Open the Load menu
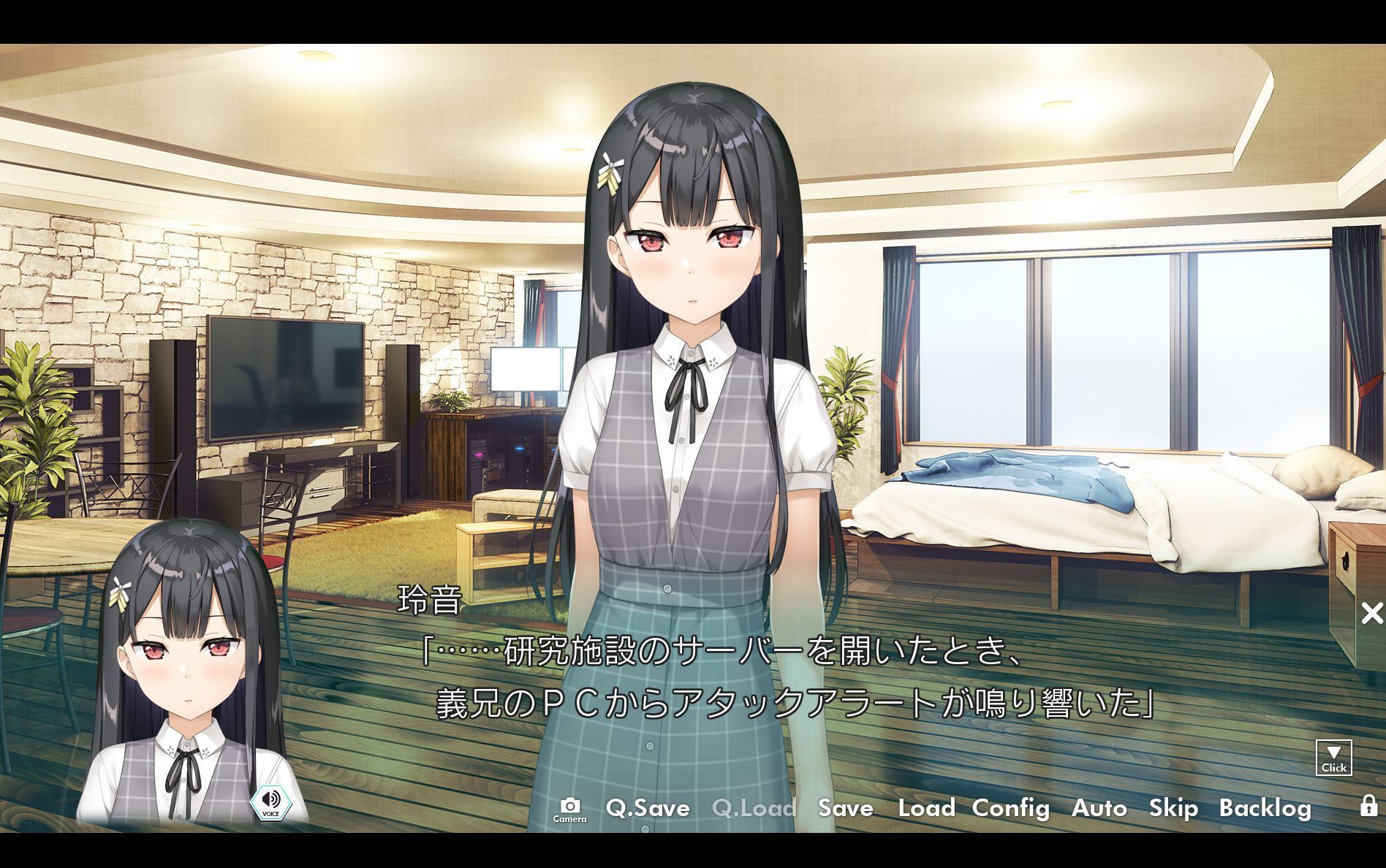The width and height of the screenshot is (1386, 868). click(926, 808)
